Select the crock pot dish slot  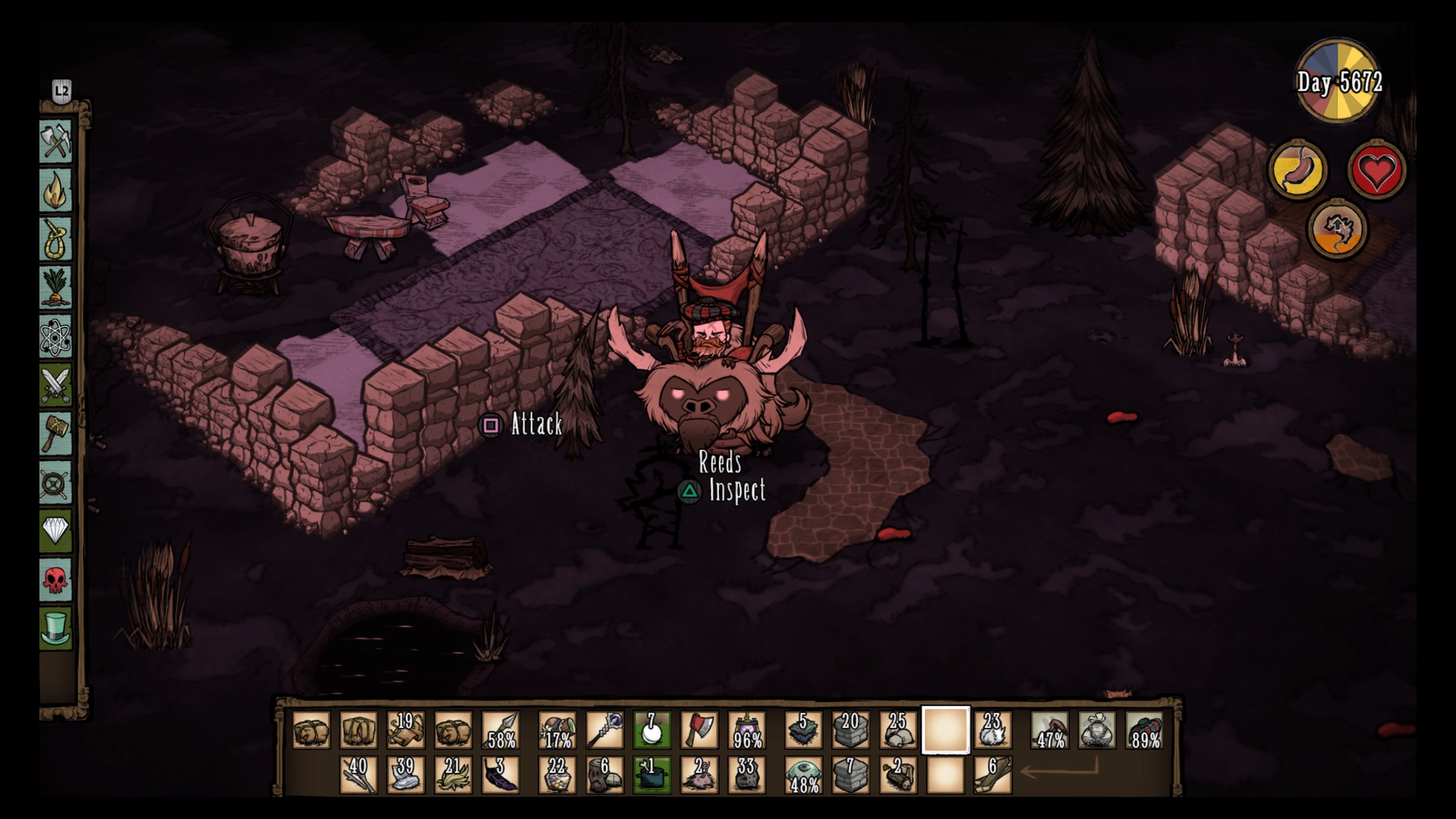[x=652, y=775]
